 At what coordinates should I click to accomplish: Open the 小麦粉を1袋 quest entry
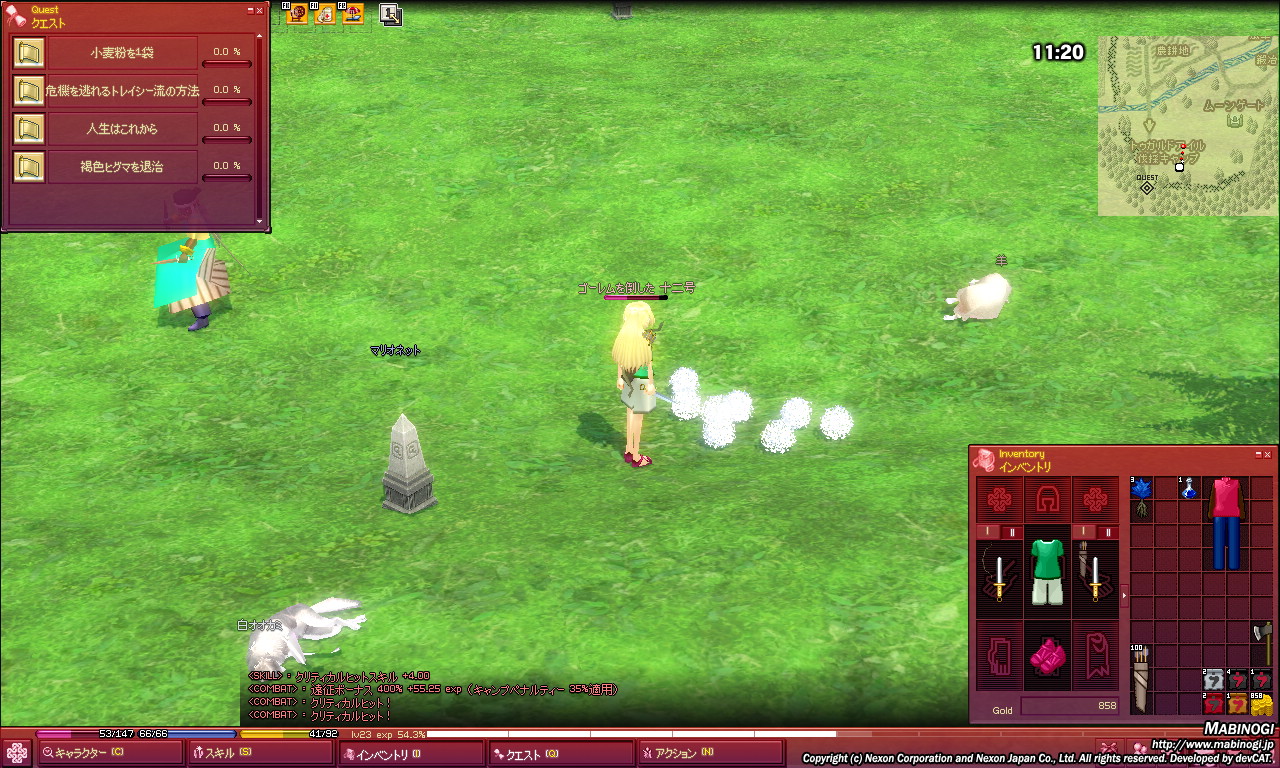point(122,53)
